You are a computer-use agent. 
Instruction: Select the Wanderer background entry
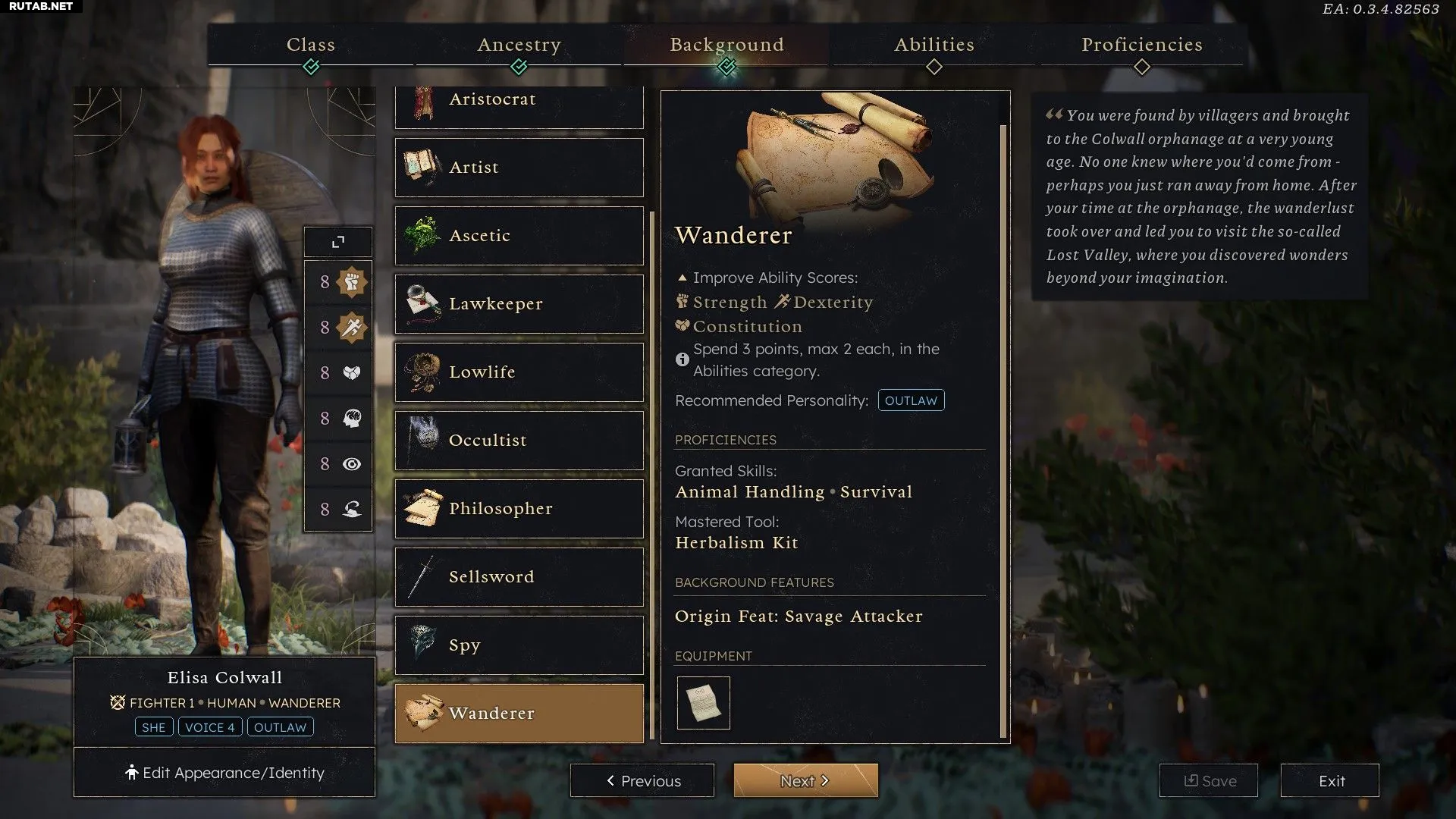519,714
